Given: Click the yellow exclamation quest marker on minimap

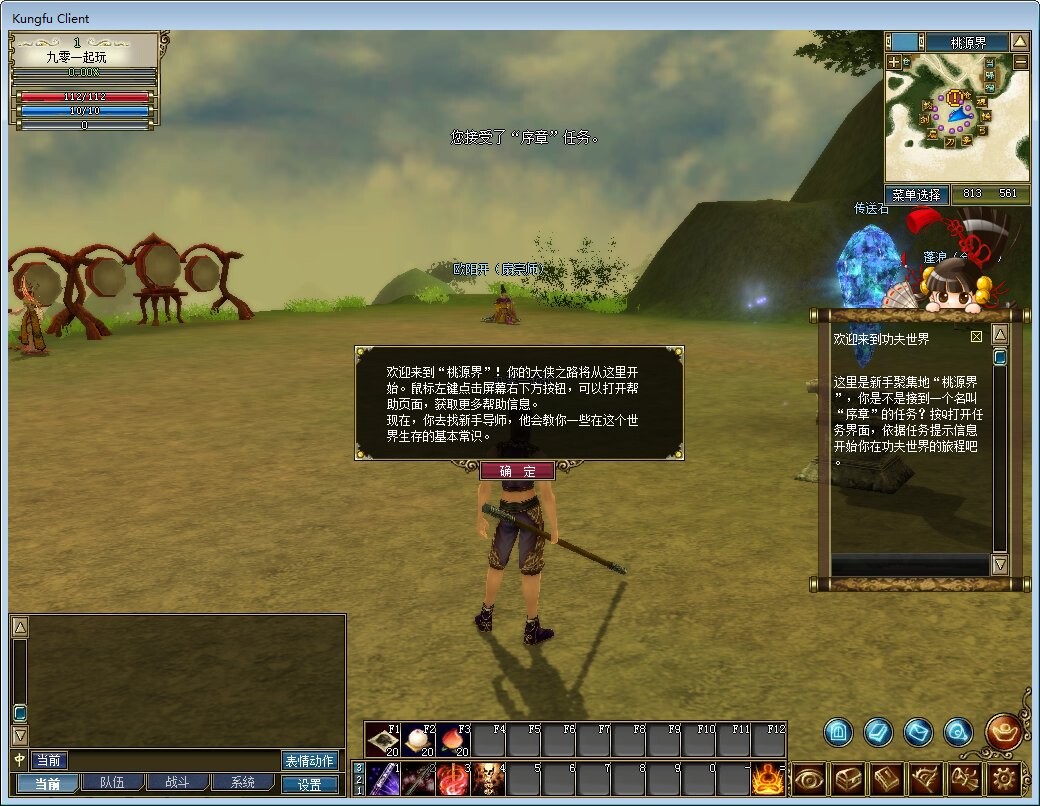Looking at the screenshot, I should tap(956, 97).
